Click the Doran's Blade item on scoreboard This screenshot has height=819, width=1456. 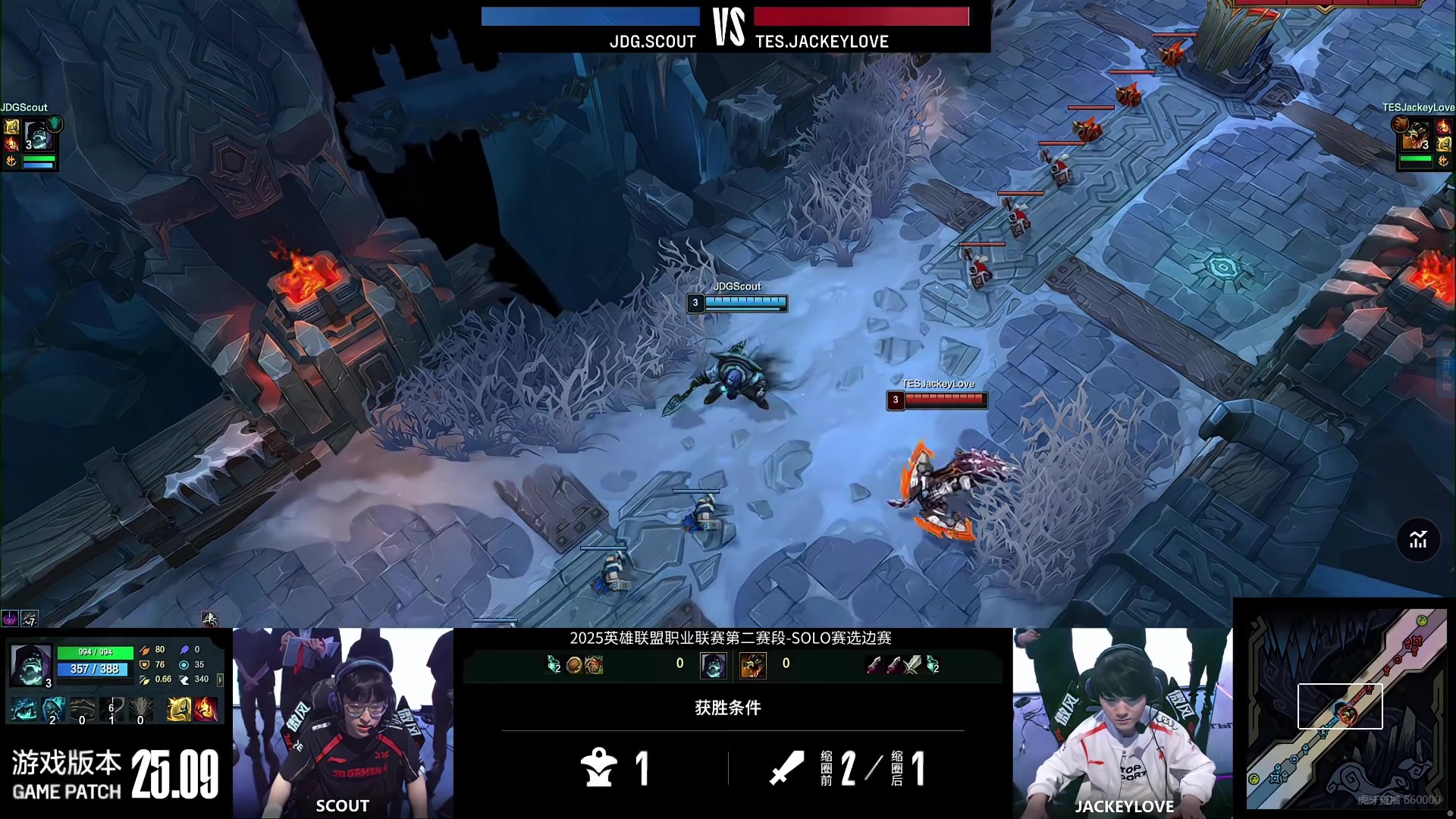[x=912, y=665]
